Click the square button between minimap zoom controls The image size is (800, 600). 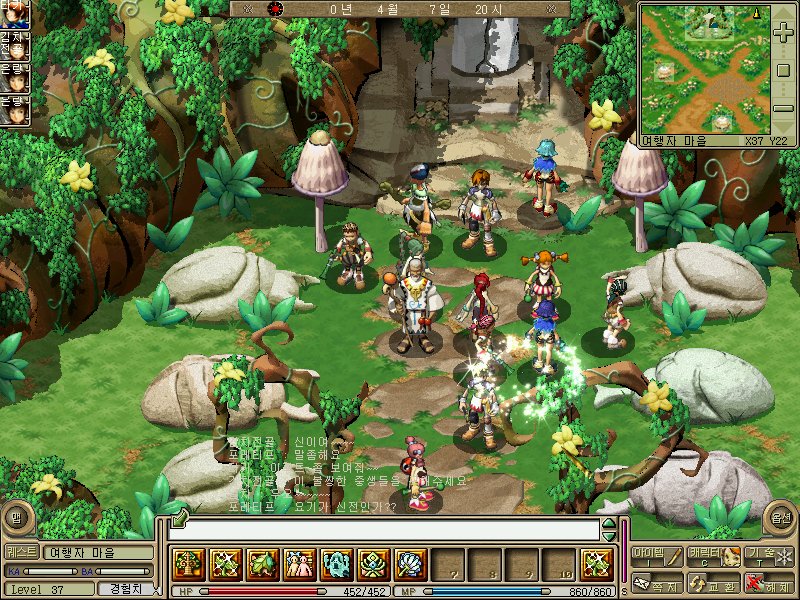[783, 69]
